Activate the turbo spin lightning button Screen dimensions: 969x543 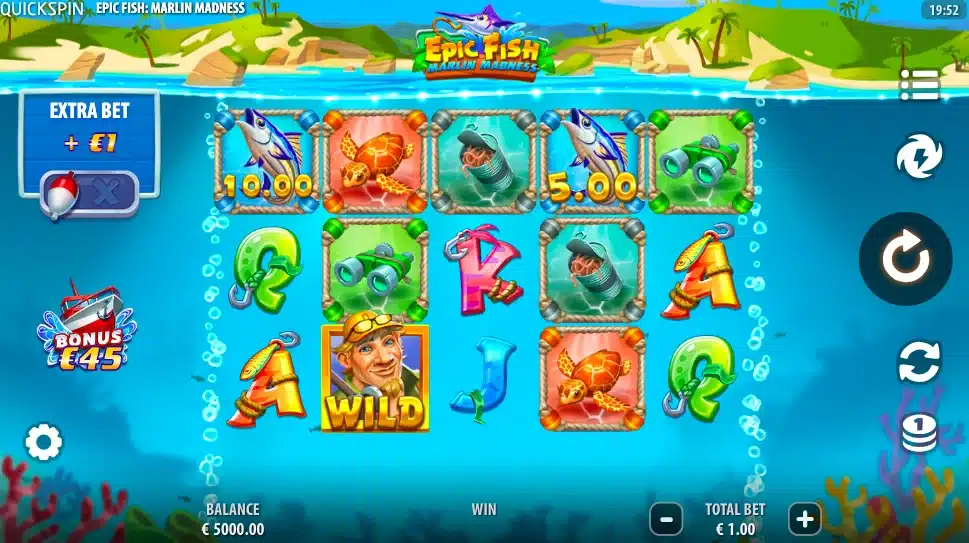pos(918,158)
